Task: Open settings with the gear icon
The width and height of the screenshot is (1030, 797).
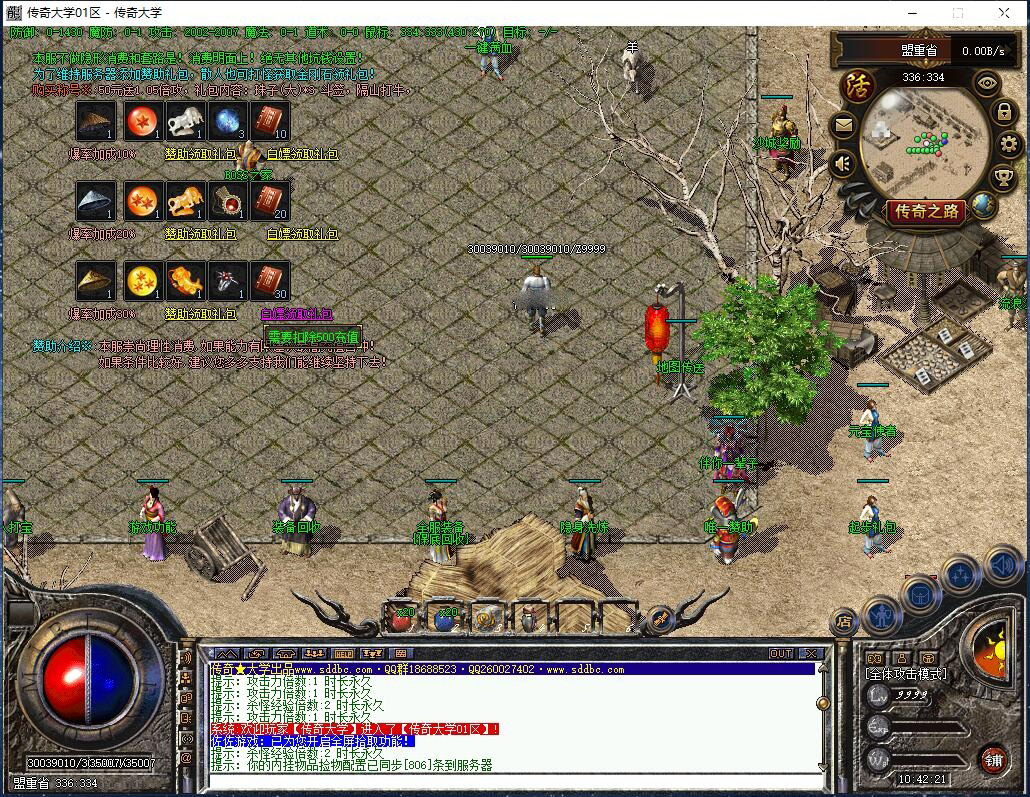Action: click(x=1008, y=144)
